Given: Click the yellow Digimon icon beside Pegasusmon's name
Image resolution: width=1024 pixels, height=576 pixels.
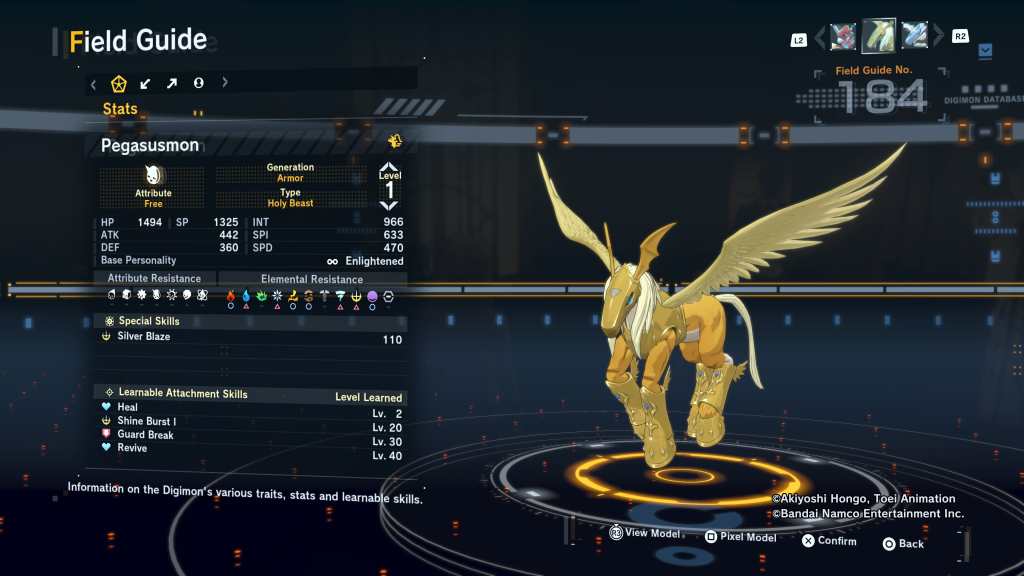Looking at the screenshot, I should (395, 141).
